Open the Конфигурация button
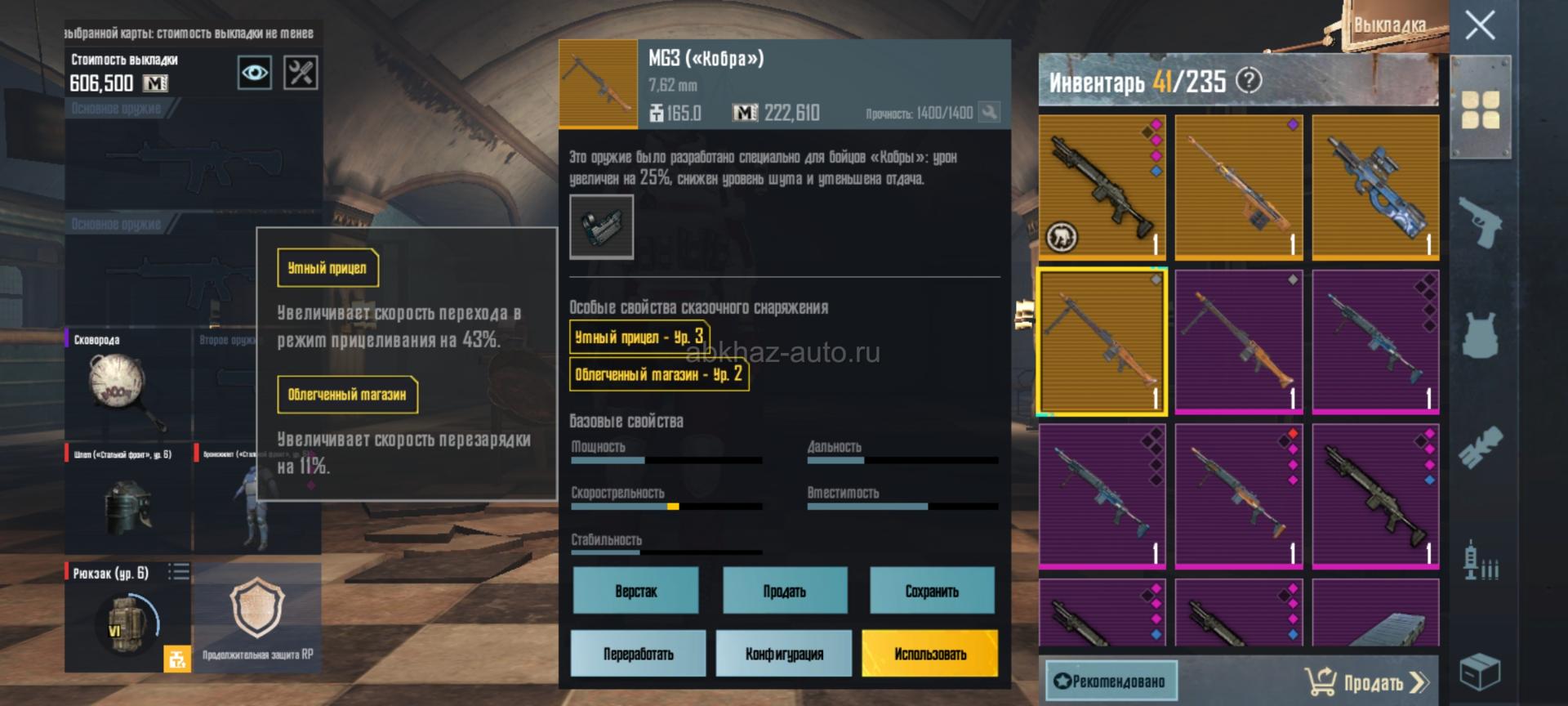1568x706 pixels. point(784,654)
